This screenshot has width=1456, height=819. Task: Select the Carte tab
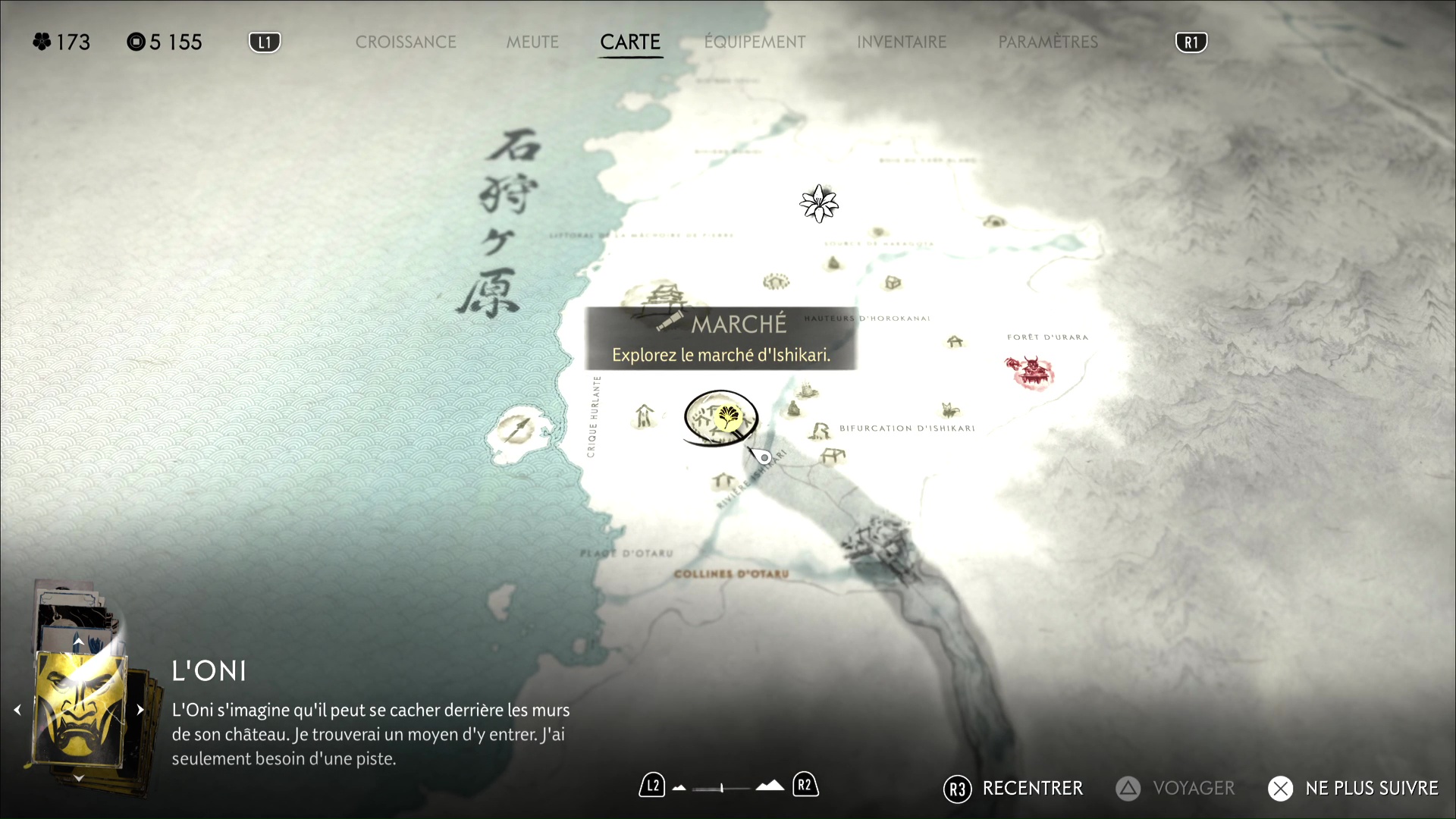click(x=630, y=42)
